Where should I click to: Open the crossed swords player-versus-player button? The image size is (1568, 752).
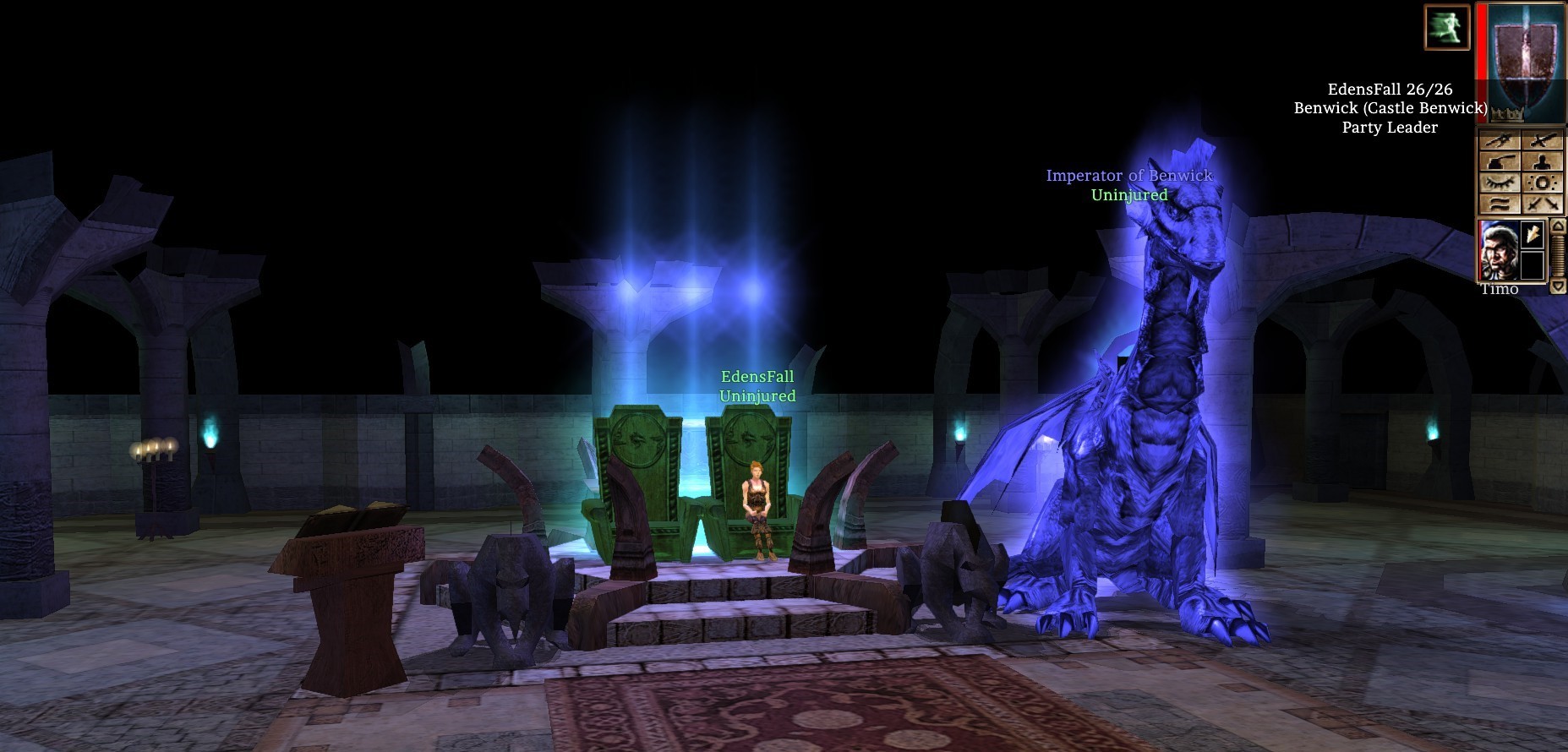(1543, 204)
